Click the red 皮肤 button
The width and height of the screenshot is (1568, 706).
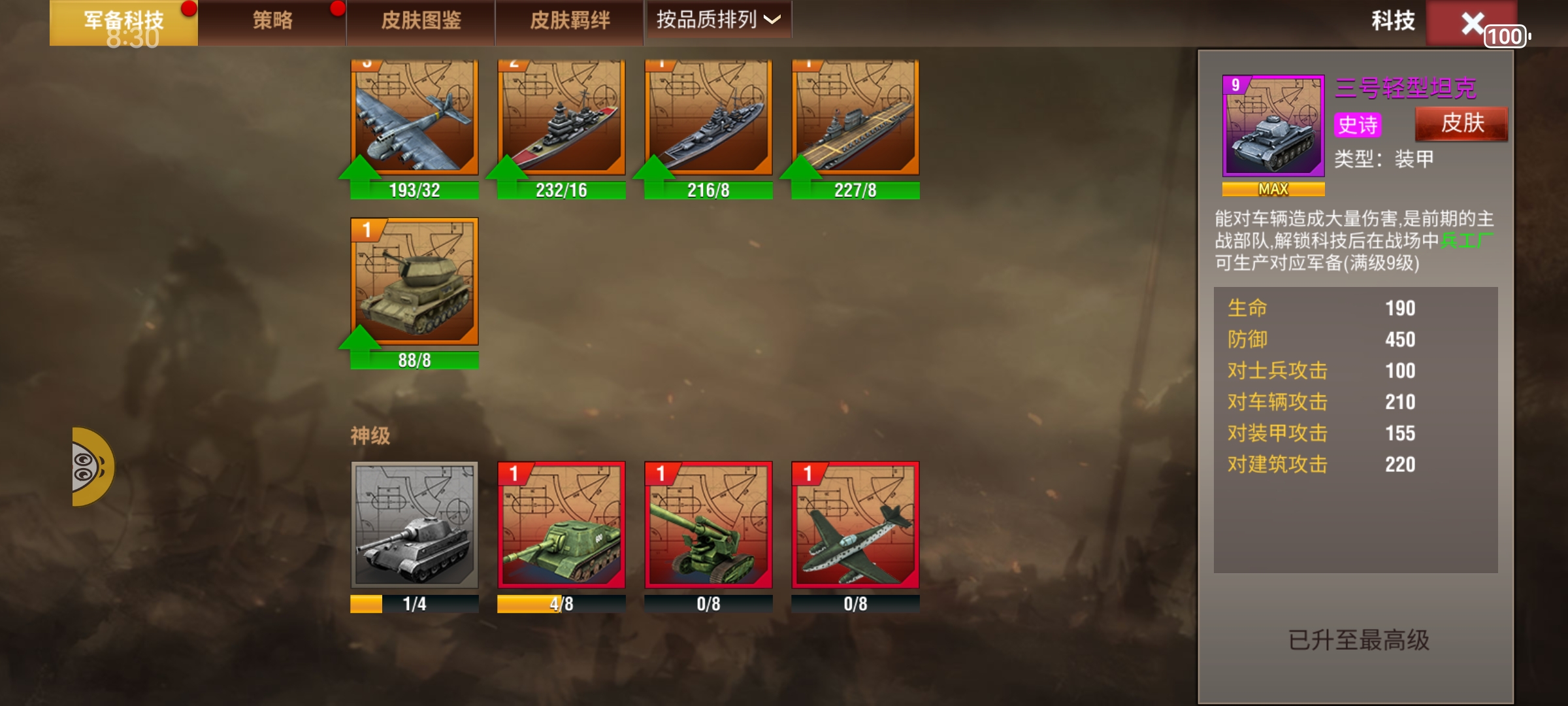click(1462, 123)
